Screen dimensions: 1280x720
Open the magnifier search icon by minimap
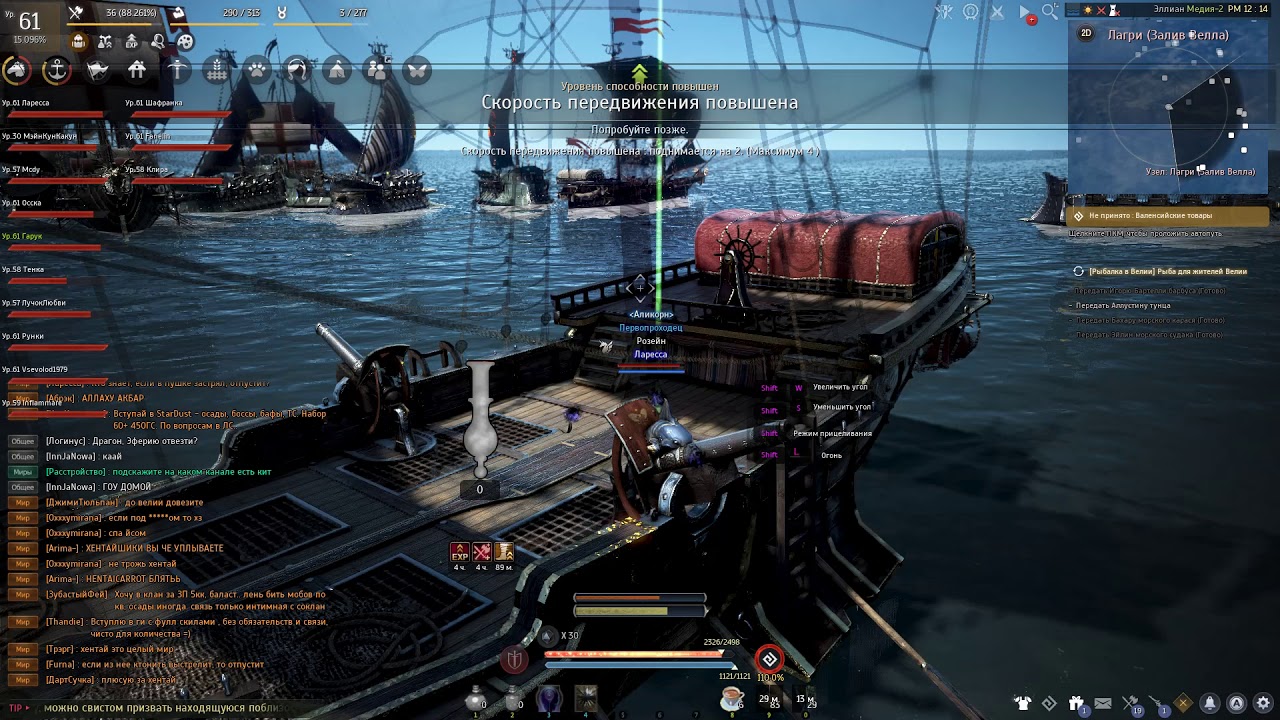(x=1050, y=12)
